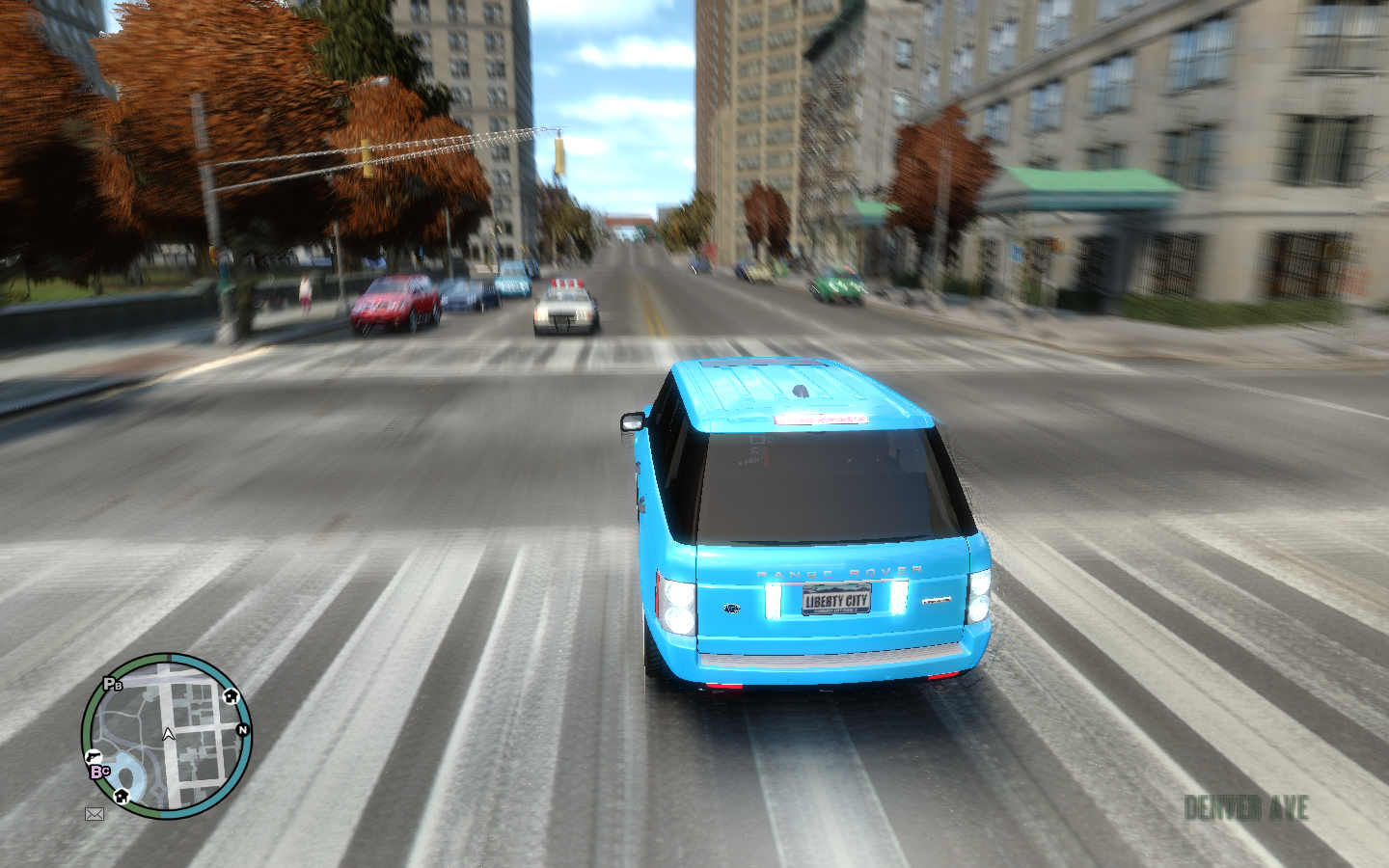Click the safehouse blip near the minimap bottom
The width and height of the screenshot is (1389, 868).
[x=122, y=797]
